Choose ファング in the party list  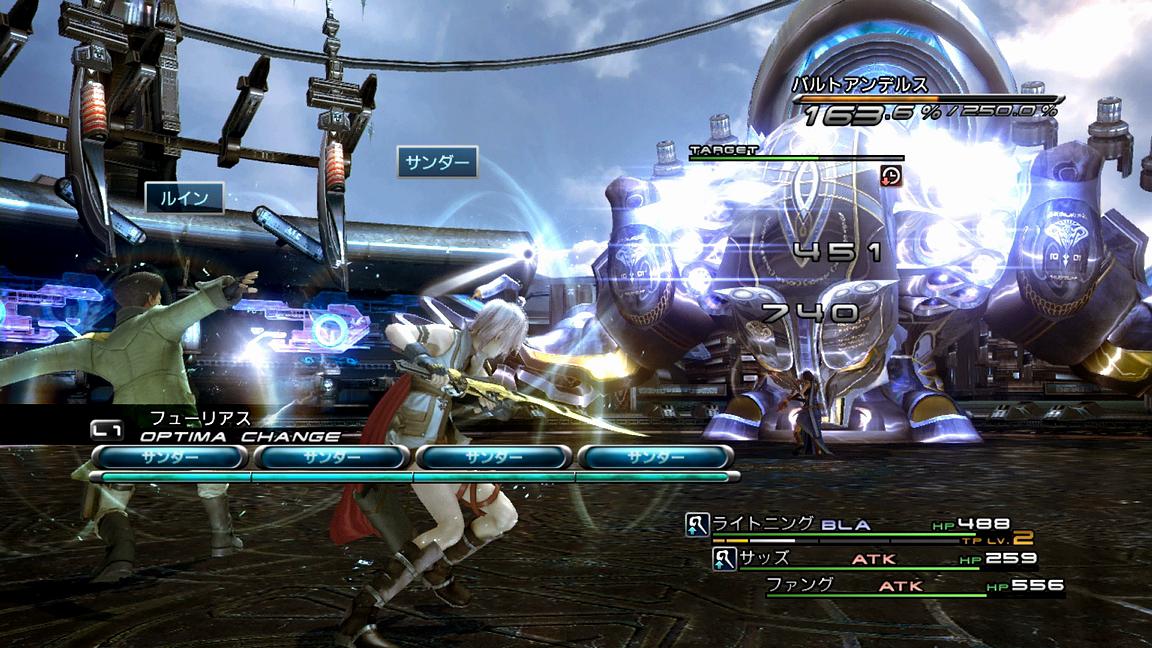tap(799, 584)
